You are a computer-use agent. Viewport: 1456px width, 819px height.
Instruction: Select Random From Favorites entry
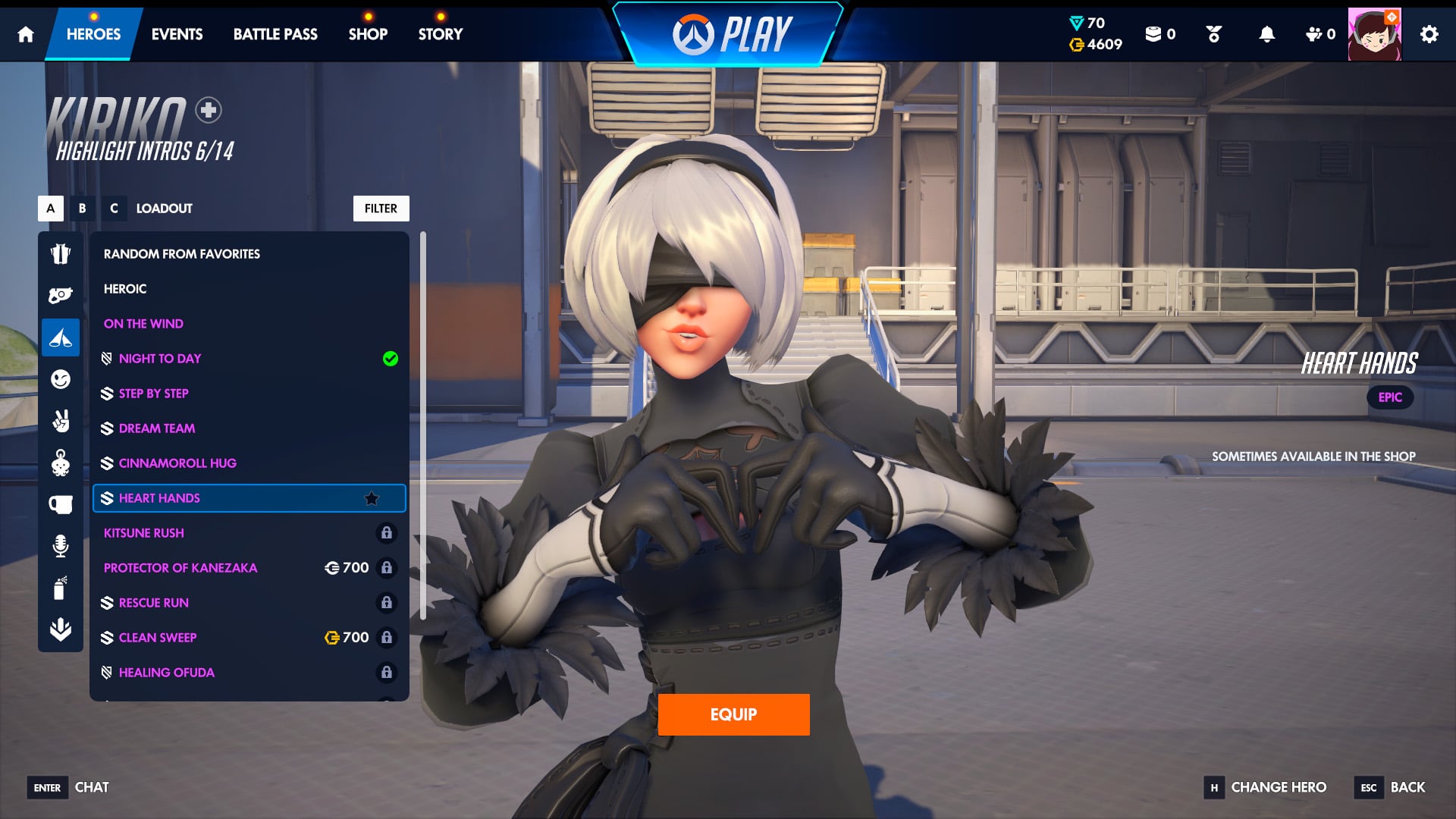point(182,254)
